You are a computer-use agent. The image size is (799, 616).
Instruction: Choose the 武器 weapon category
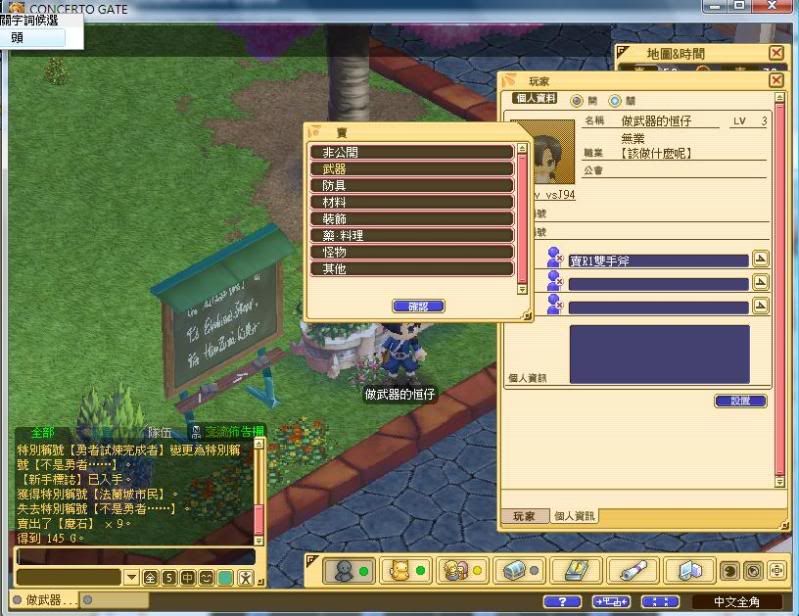coord(412,169)
